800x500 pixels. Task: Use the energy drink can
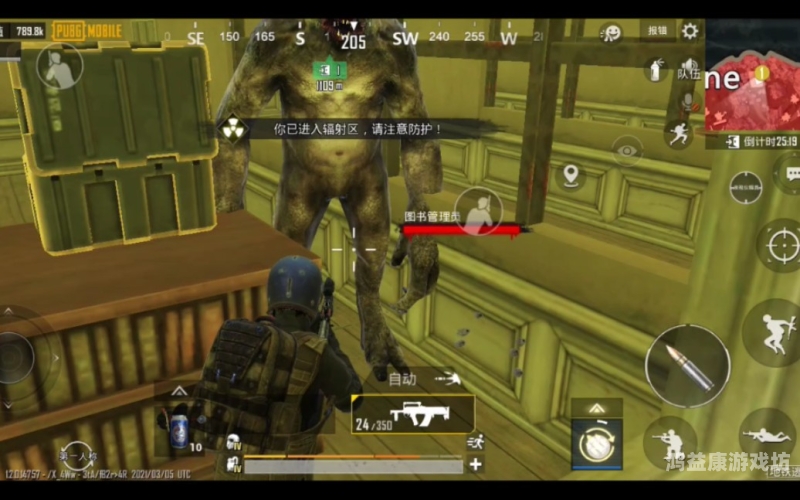click(x=179, y=429)
